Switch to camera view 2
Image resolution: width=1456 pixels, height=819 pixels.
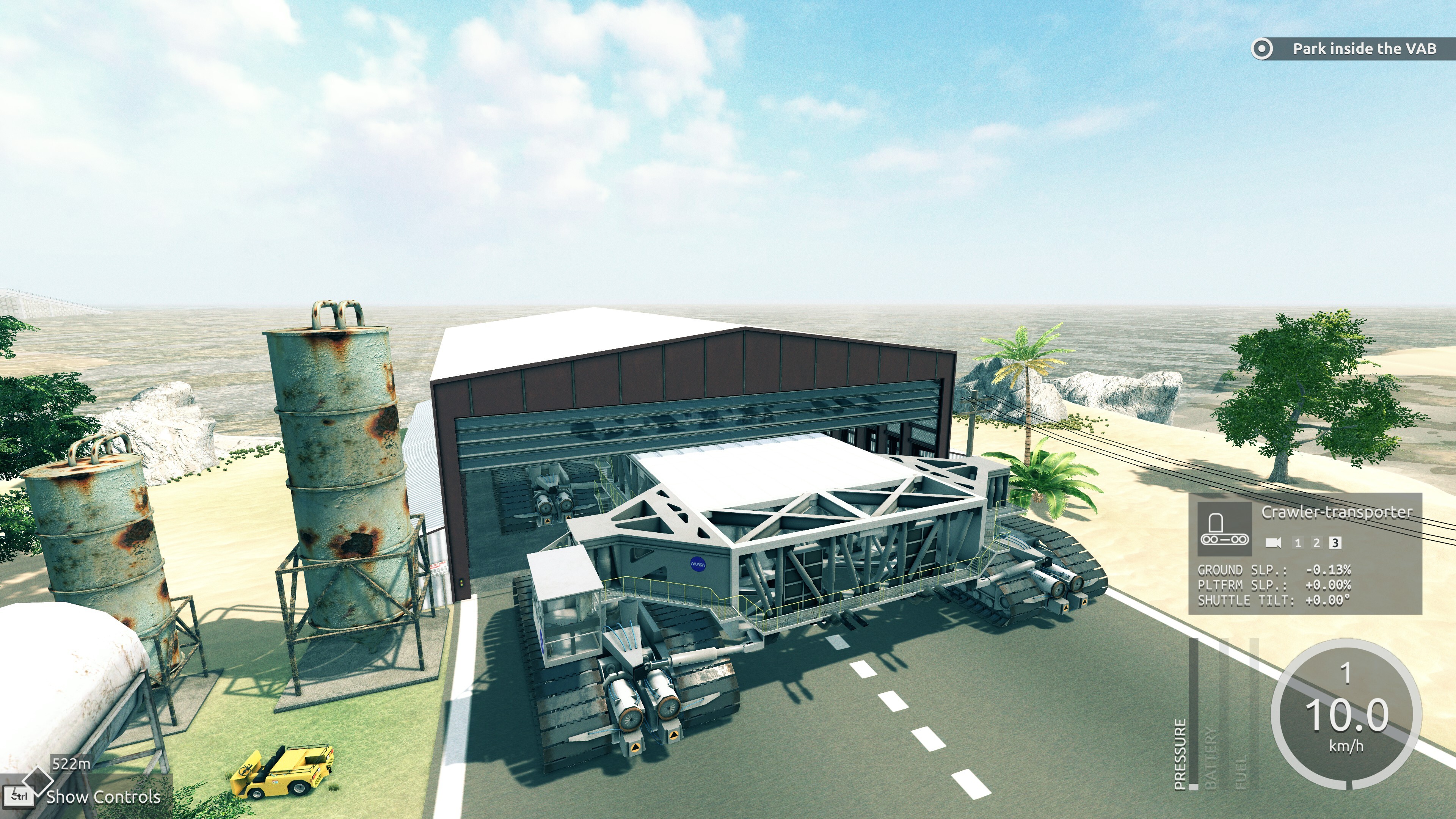point(1316,543)
